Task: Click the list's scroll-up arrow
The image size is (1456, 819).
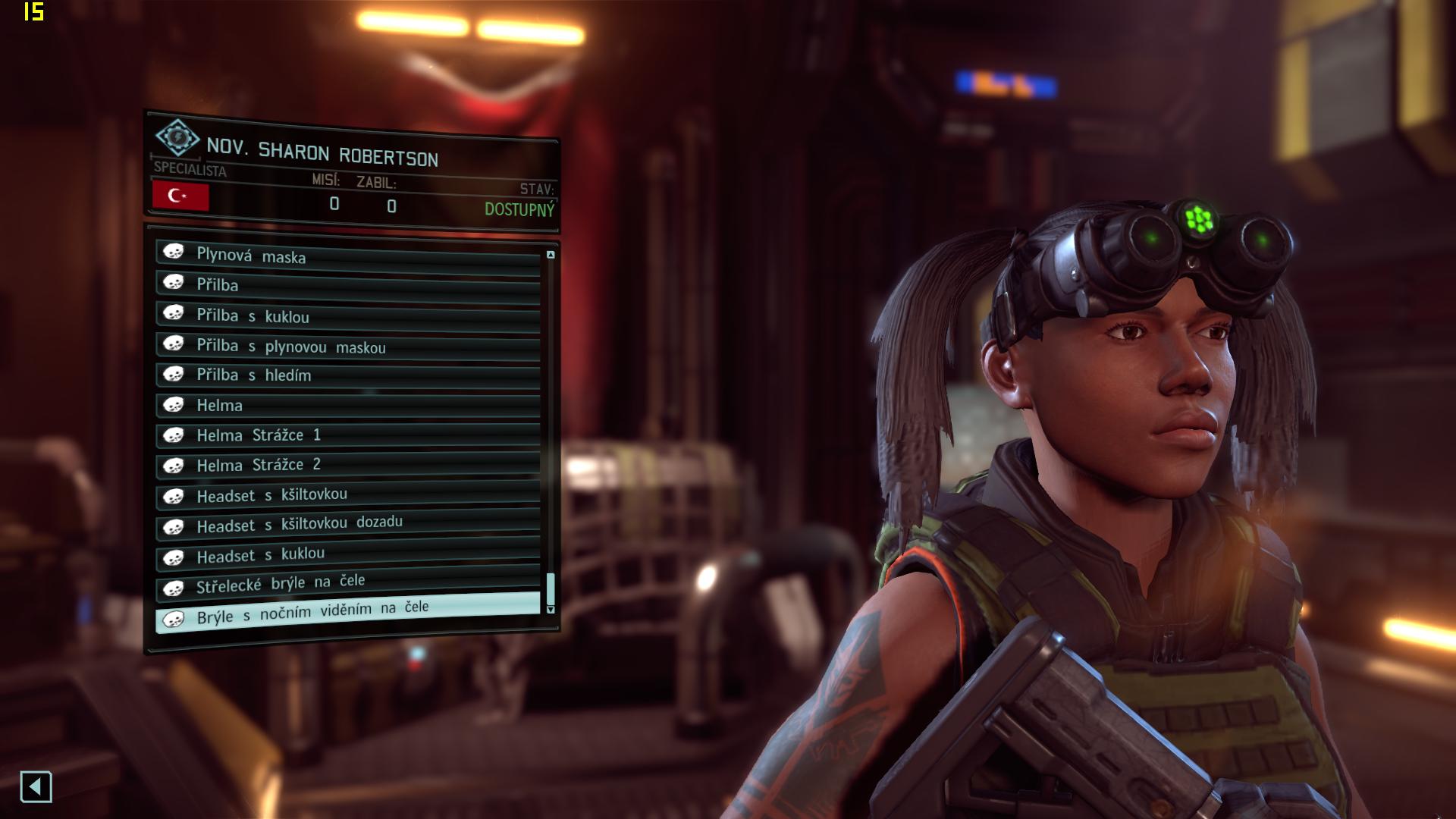Action: pyautogui.click(x=551, y=255)
